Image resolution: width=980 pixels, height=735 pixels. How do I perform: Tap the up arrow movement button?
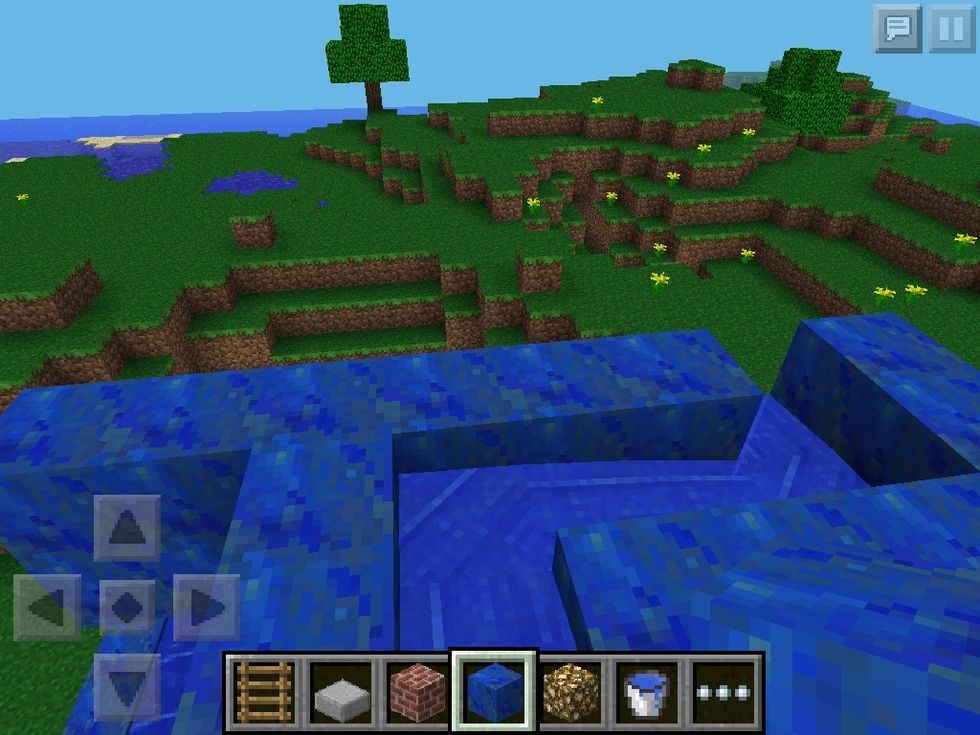click(127, 527)
